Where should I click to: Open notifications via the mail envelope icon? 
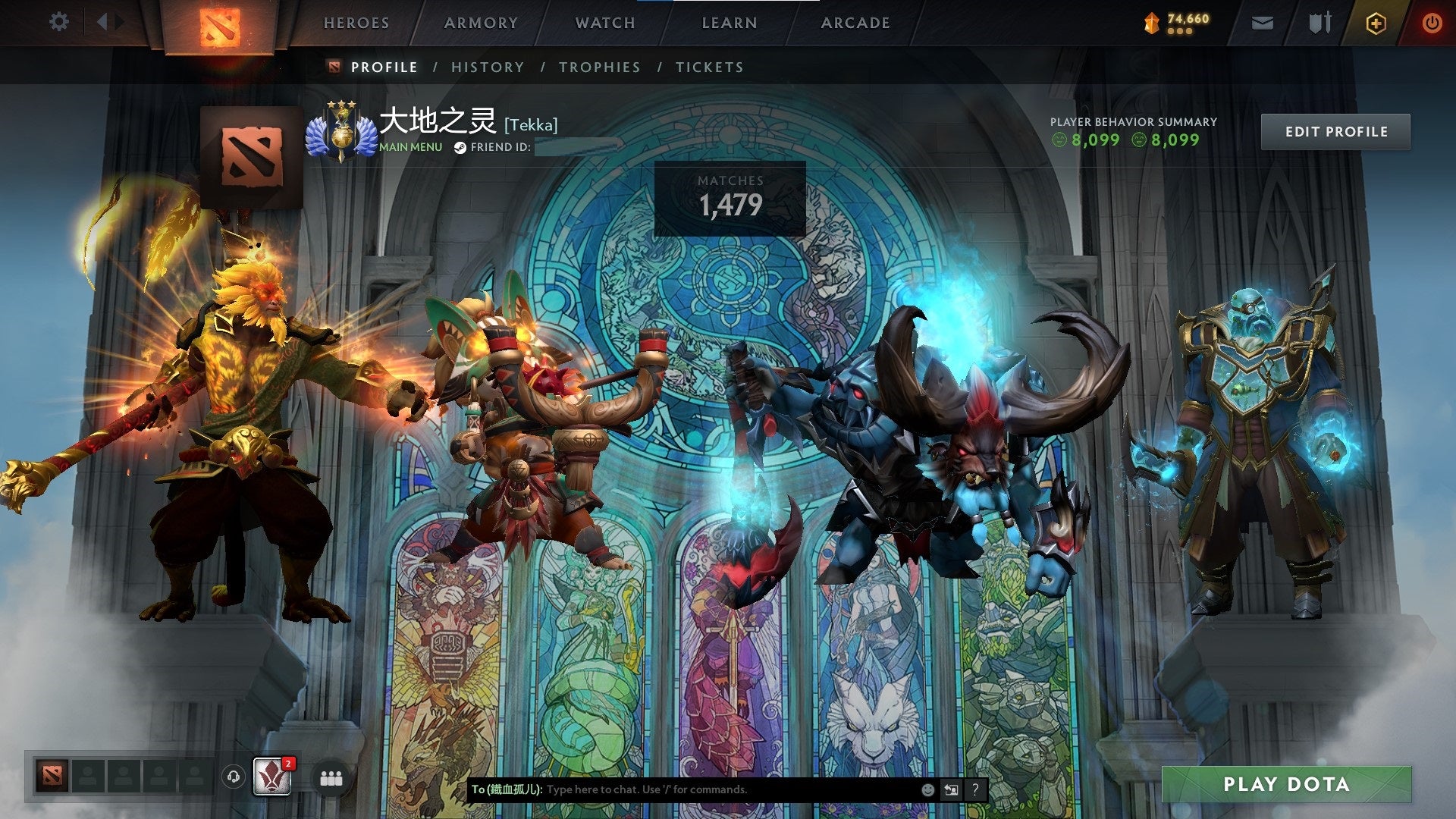1261,23
